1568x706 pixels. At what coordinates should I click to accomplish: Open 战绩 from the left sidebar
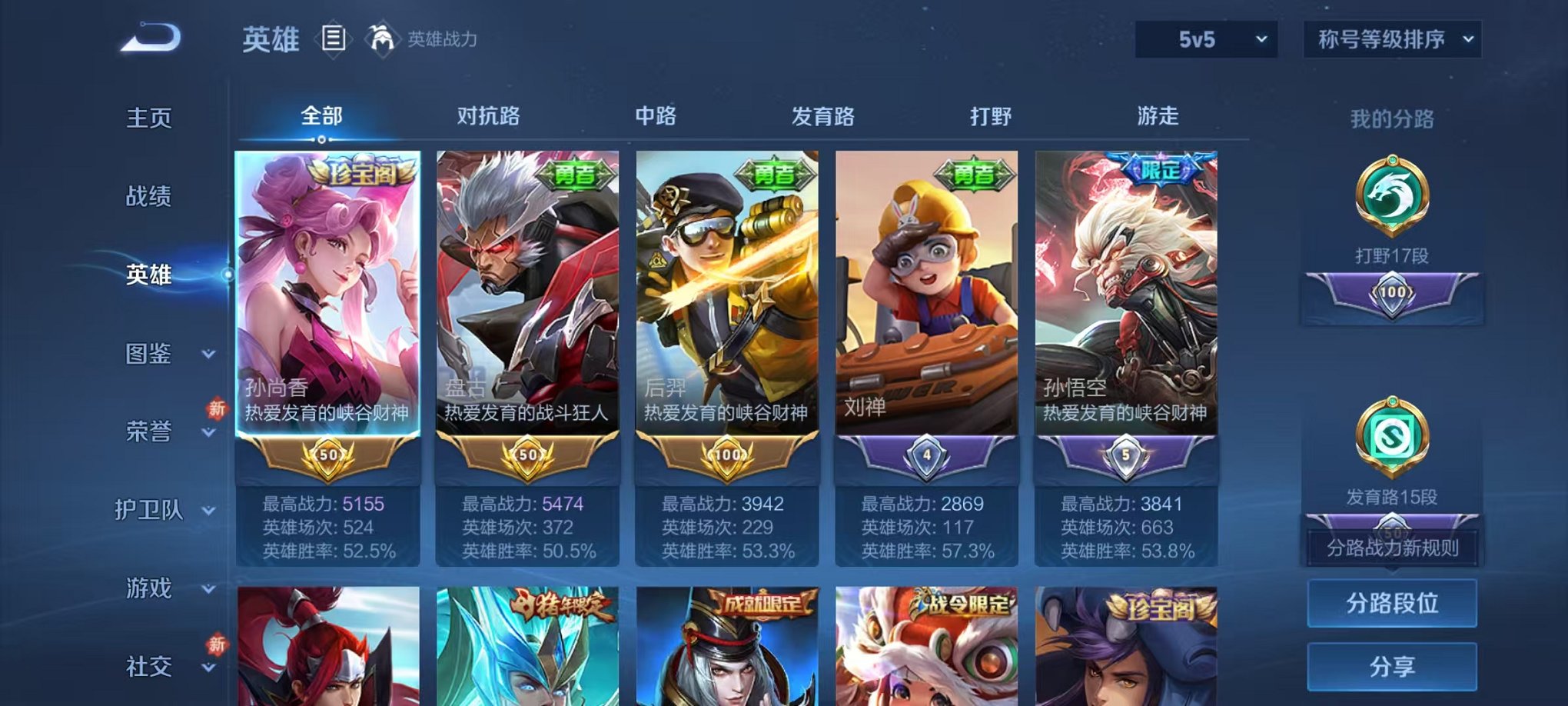[x=148, y=198]
